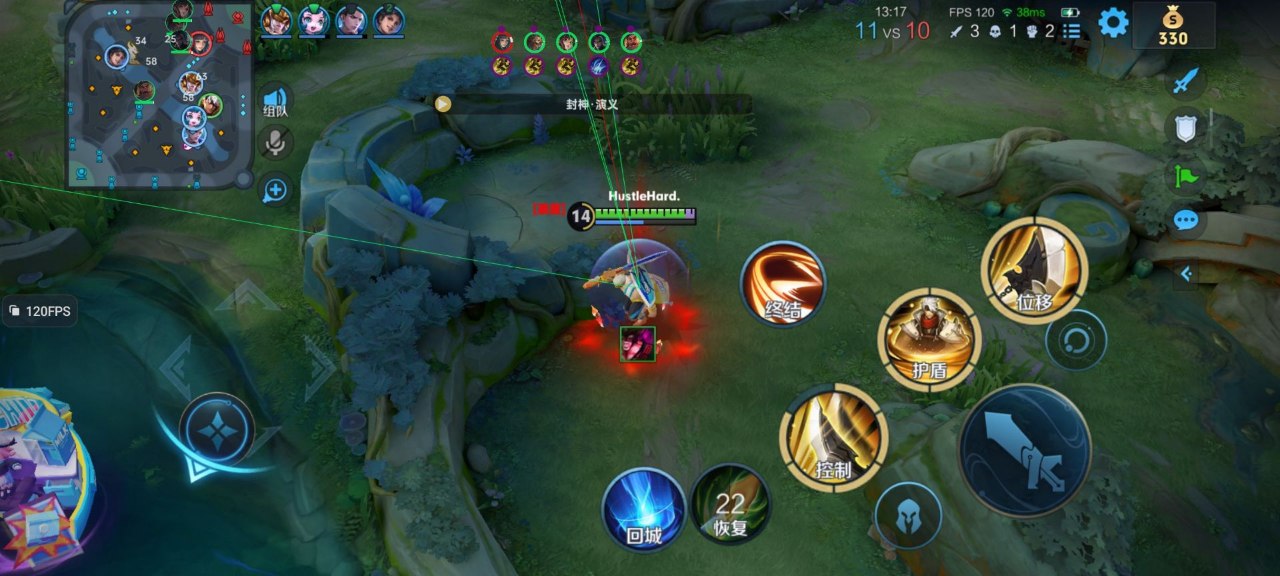This screenshot has height=576, width=1280.
Task: Send the shield retreat signal
Action: click(x=1185, y=127)
